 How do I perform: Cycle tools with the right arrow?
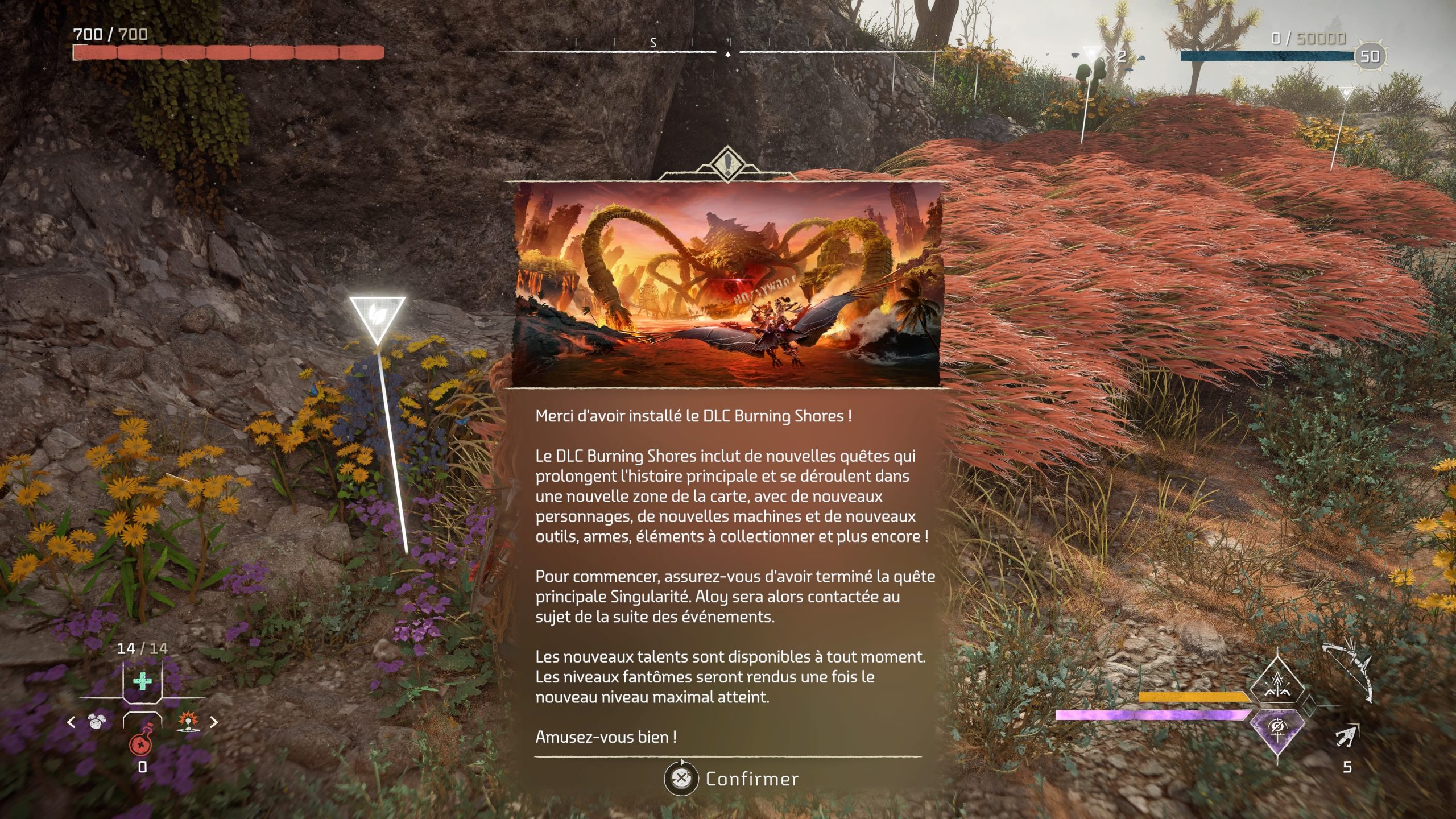(214, 722)
